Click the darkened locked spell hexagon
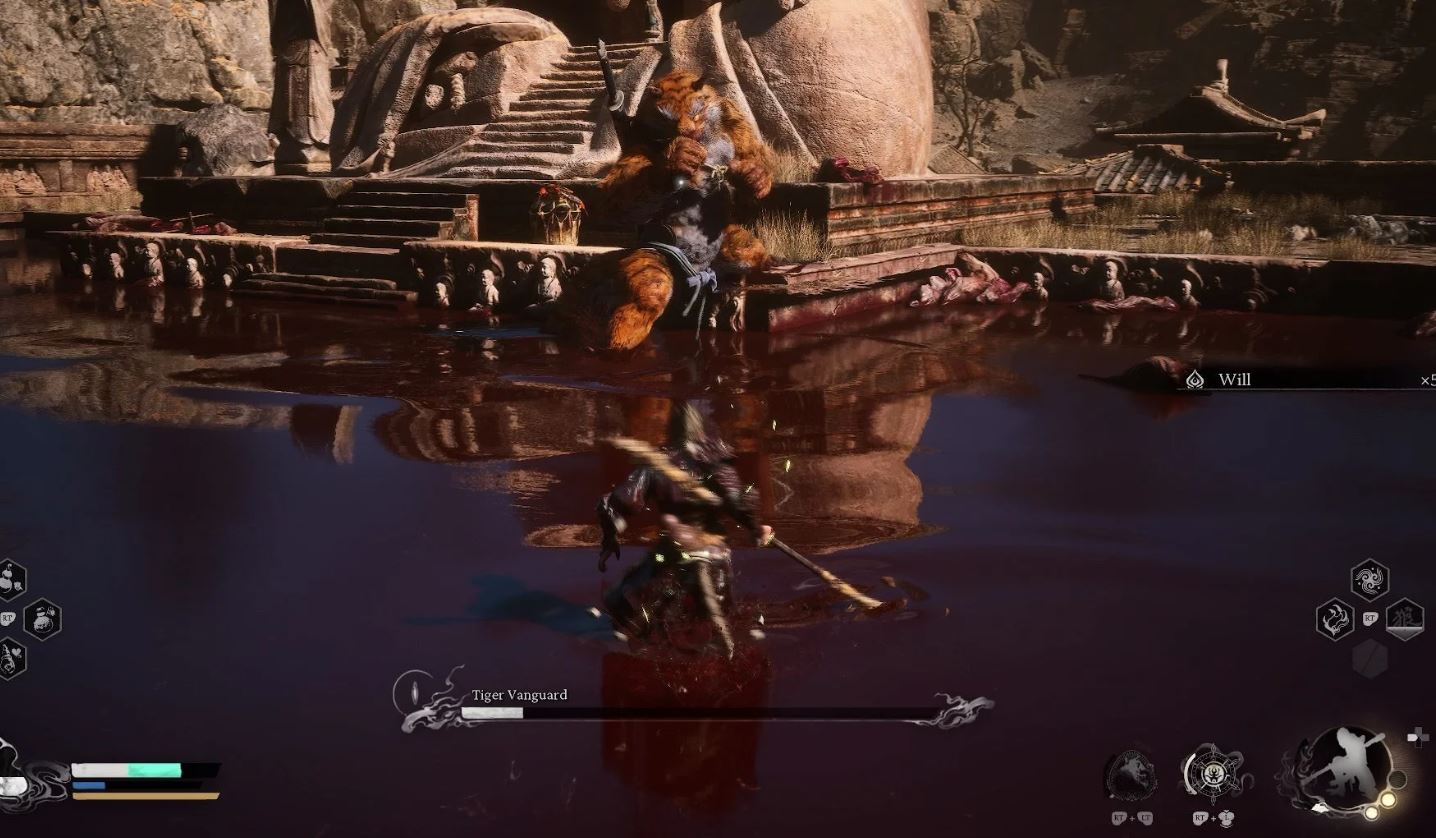Image resolution: width=1436 pixels, height=838 pixels. click(1370, 658)
